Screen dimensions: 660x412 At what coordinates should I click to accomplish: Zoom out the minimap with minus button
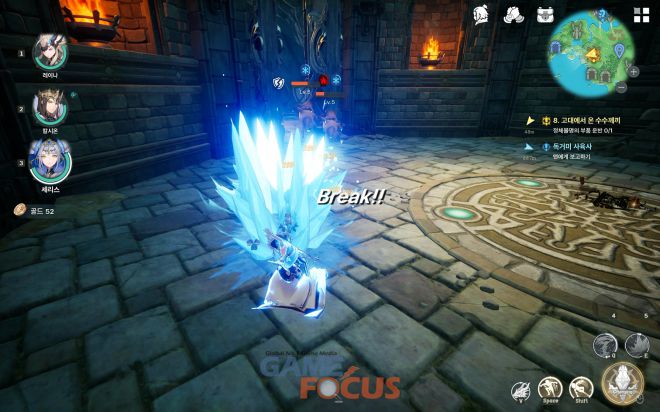620,87
